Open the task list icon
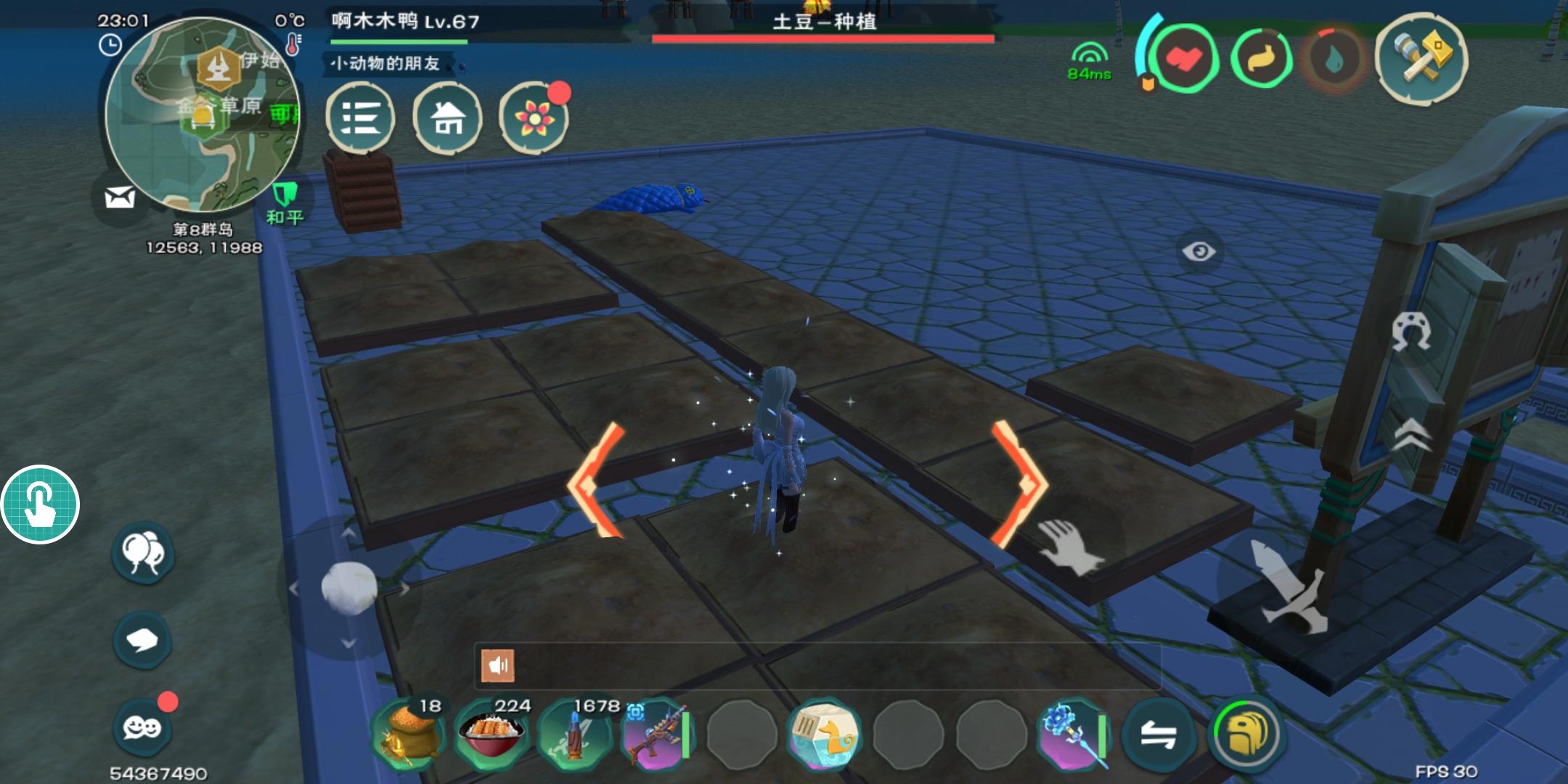 coord(362,118)
